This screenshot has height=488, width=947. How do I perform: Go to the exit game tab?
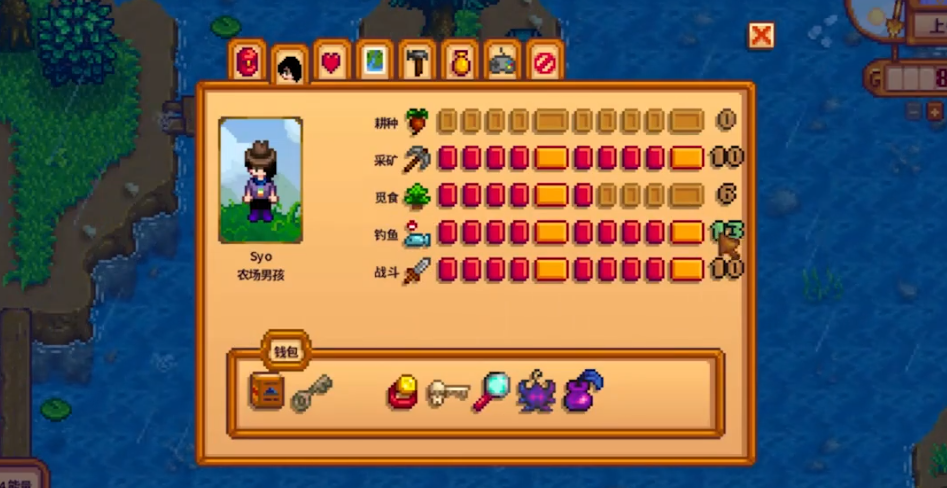point(544,62)
